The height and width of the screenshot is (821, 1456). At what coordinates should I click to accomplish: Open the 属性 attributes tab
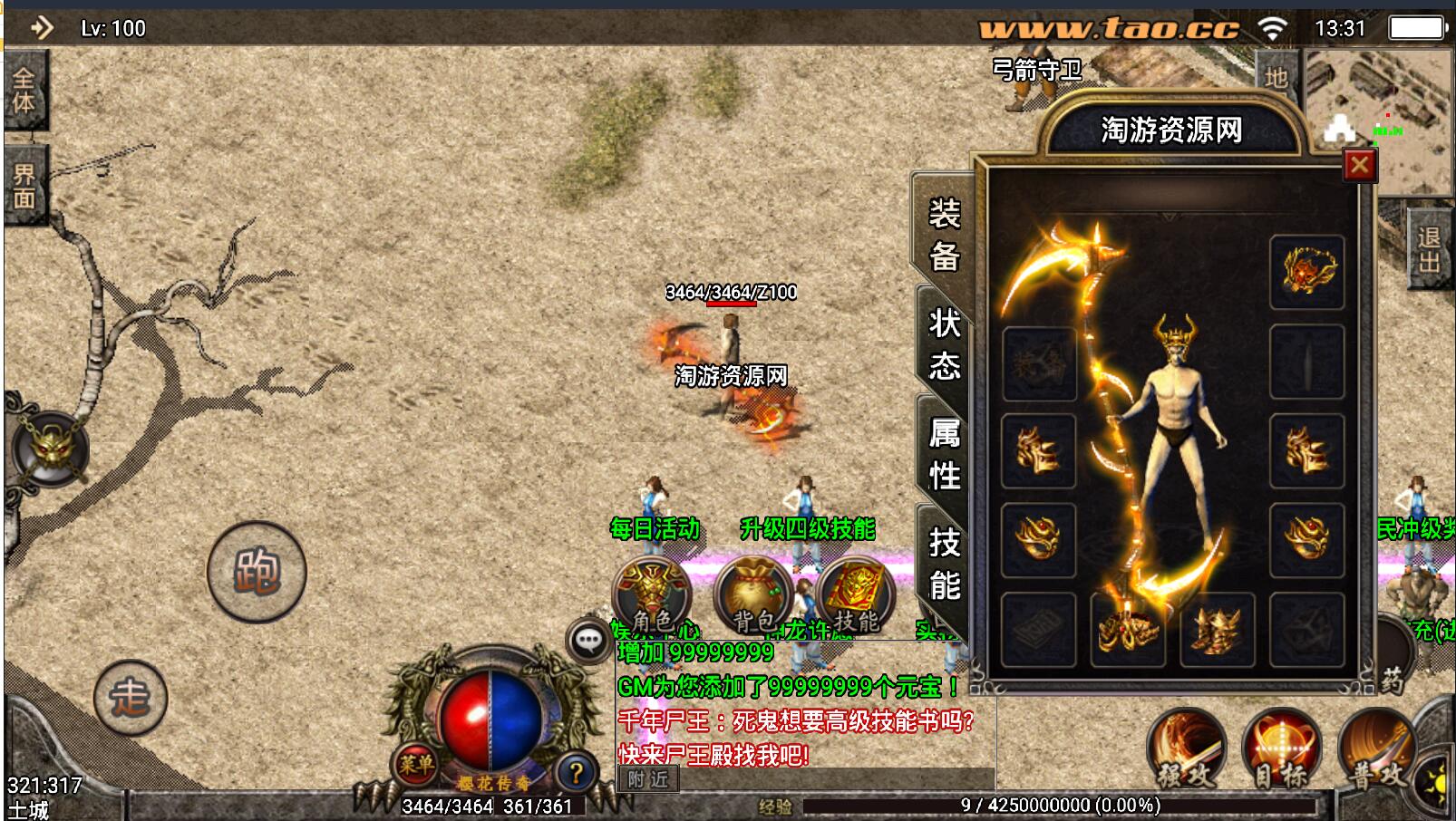(944, 454)
